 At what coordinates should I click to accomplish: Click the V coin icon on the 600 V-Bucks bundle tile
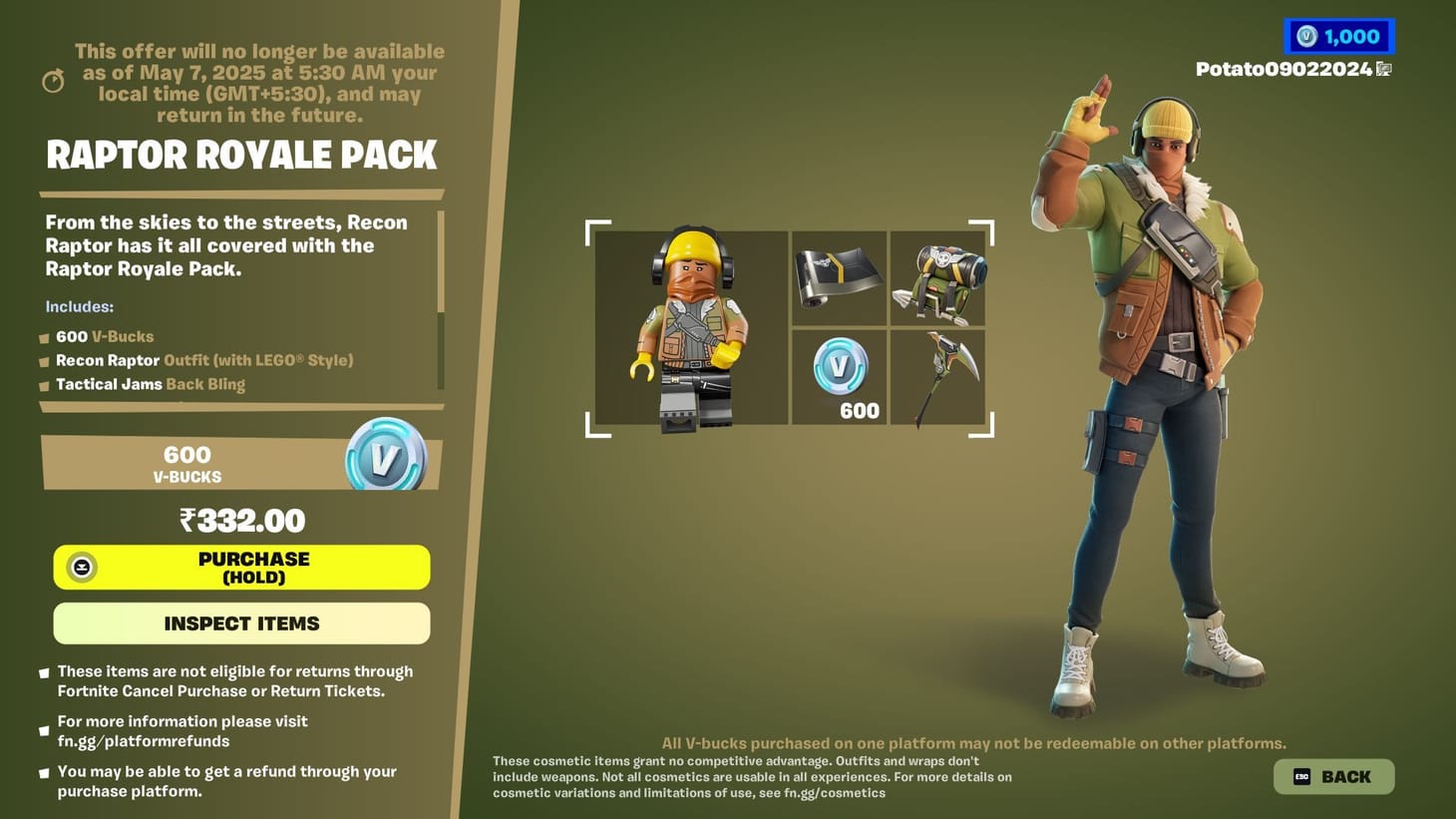pyautogui.click(x=838, y=367)
